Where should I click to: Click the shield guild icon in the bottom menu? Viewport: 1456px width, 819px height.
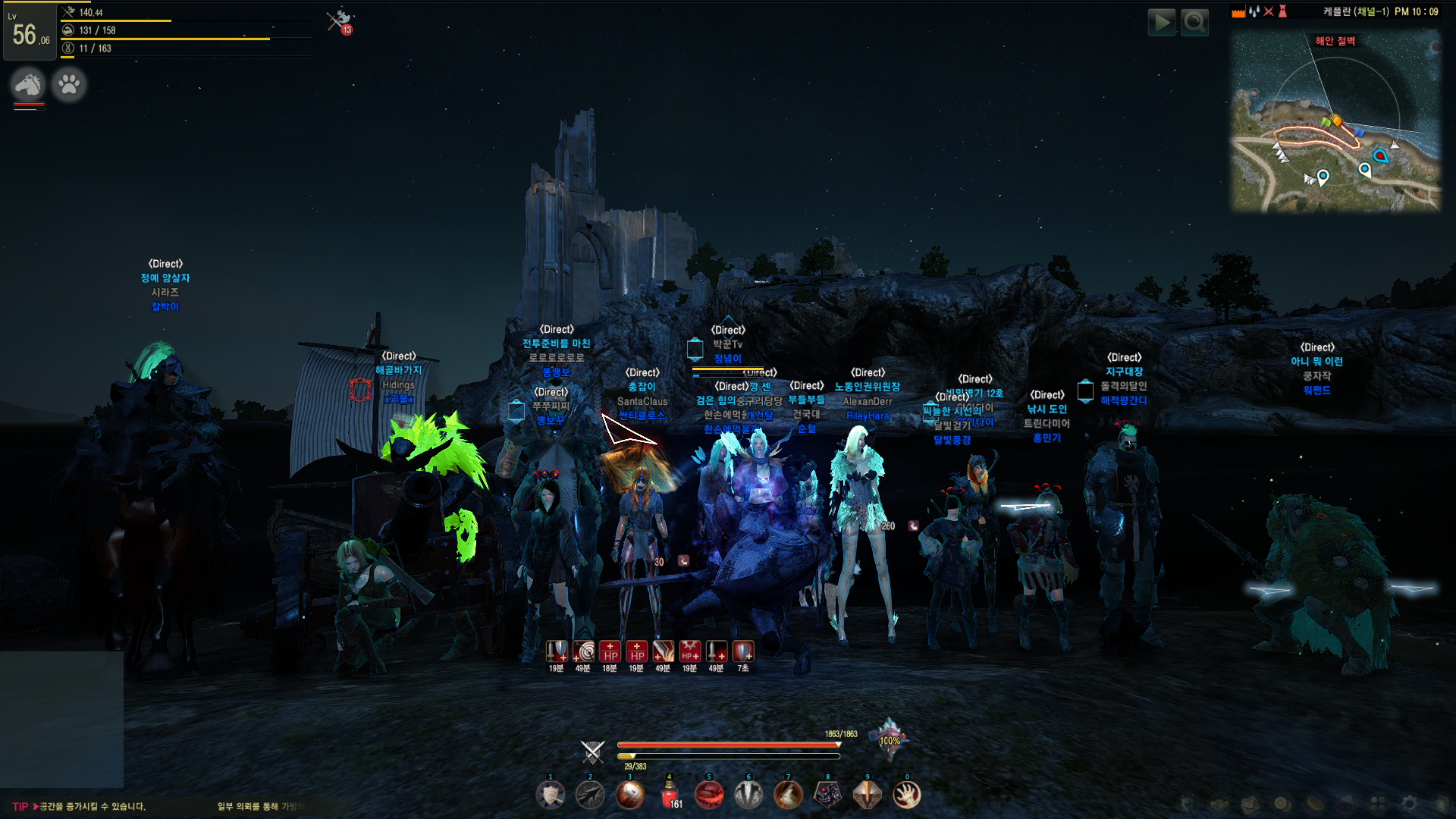(x=1188, y=803)
